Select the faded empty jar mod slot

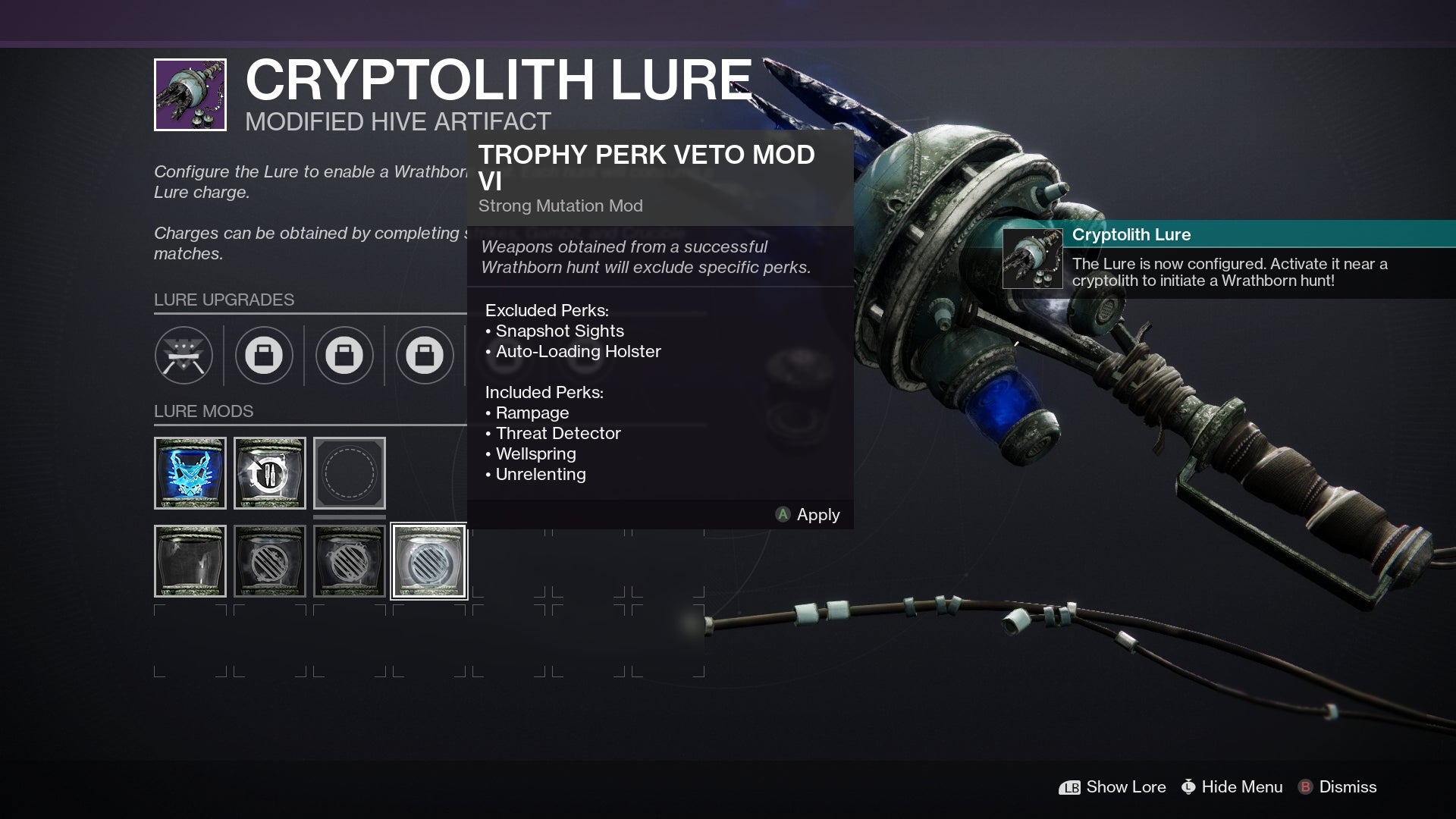coord(190,561)
